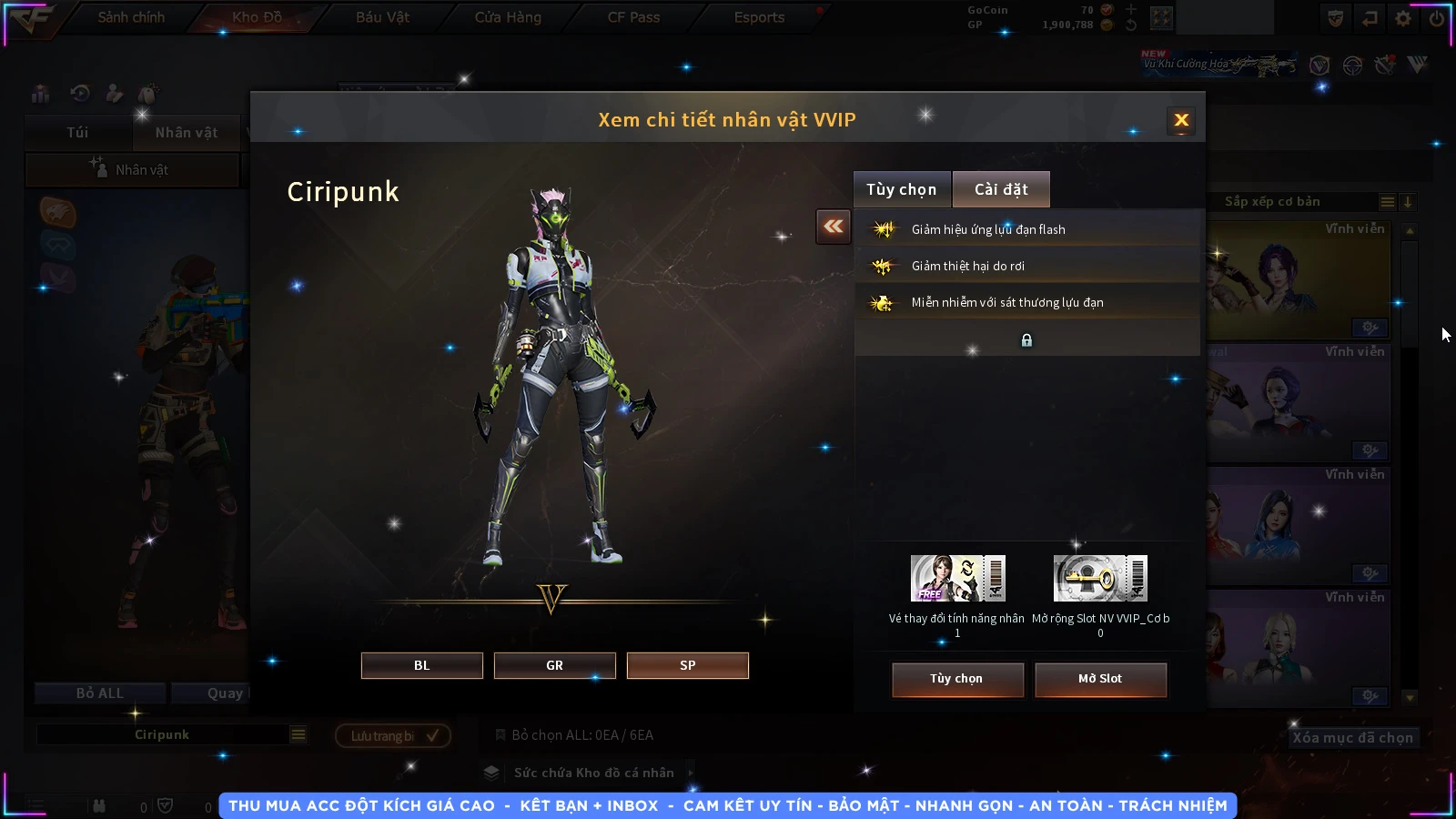1456x819 pixels.
Task: Choose the GR team button
Action: coord(554,665)
